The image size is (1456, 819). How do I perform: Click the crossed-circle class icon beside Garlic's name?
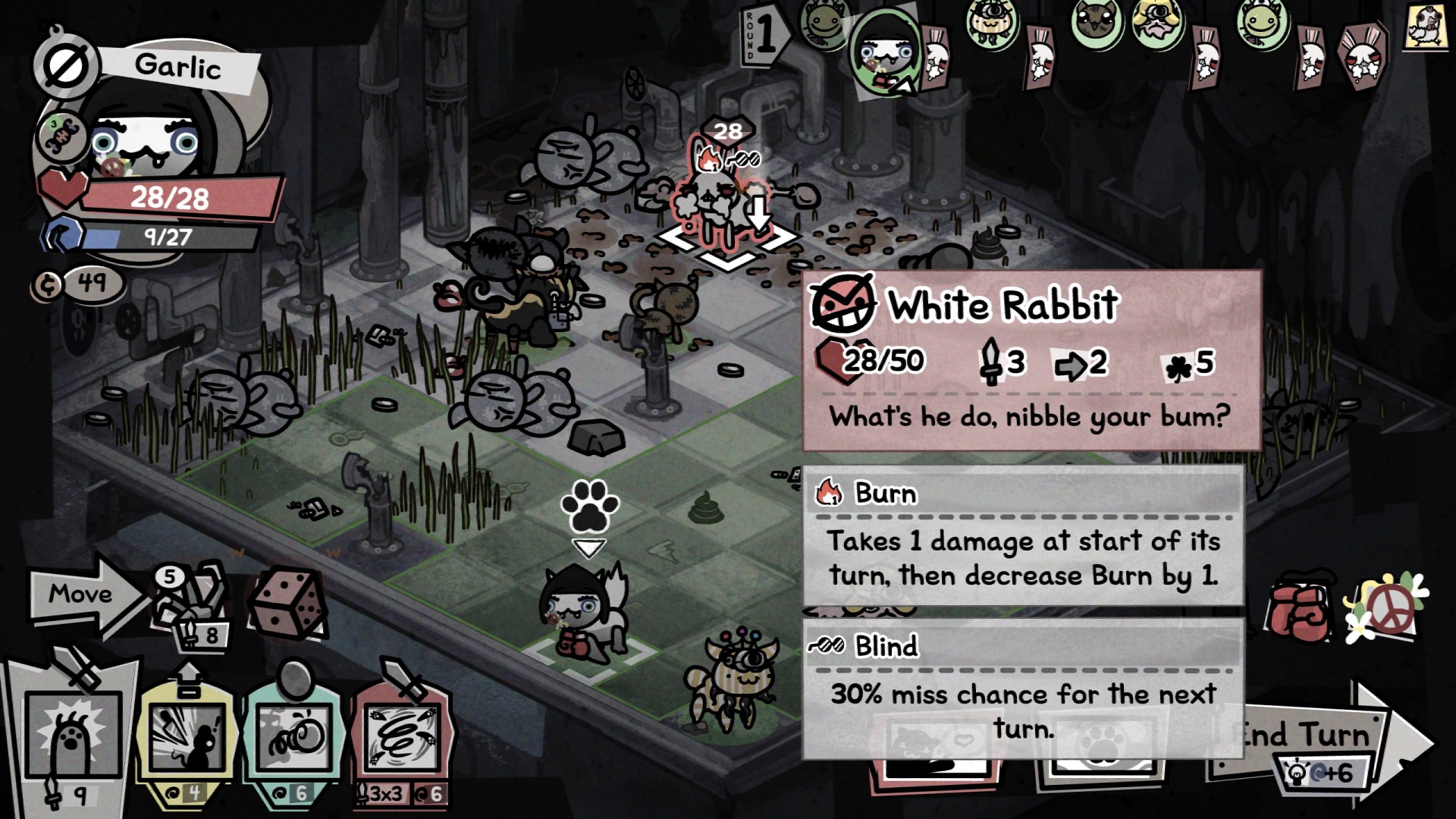point(66,68)
